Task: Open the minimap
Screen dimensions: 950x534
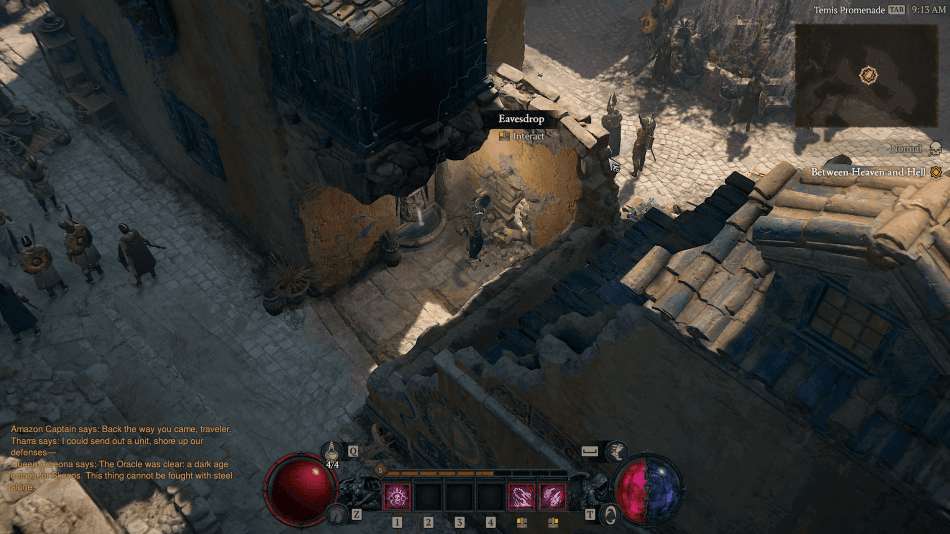Action: click(866, 75)
